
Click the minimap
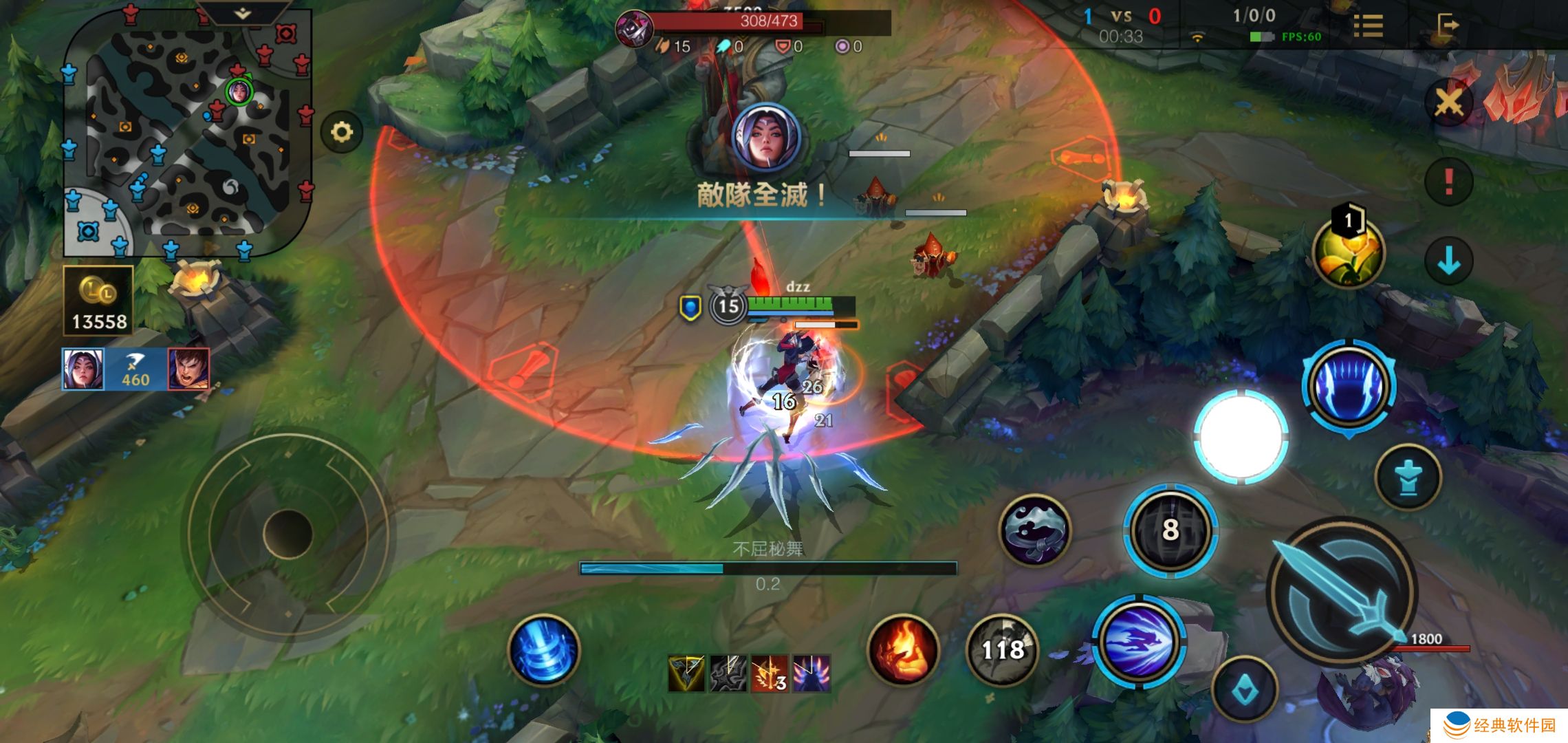click(187, 134)
